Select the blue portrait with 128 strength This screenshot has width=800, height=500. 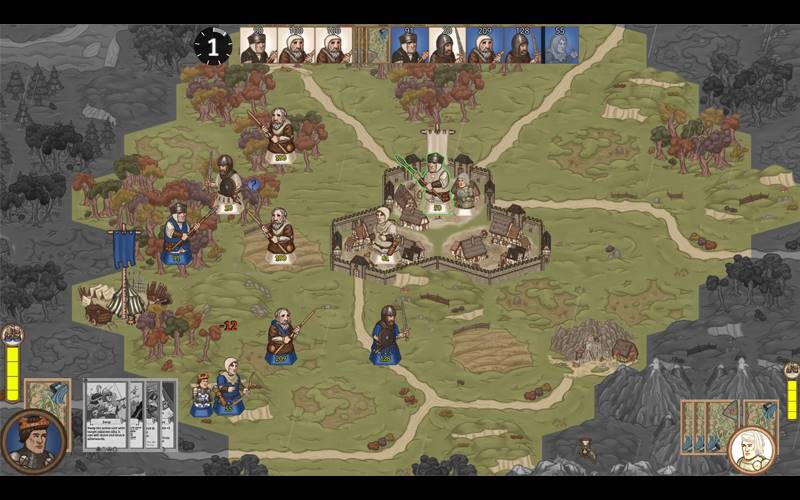point(521,46)
